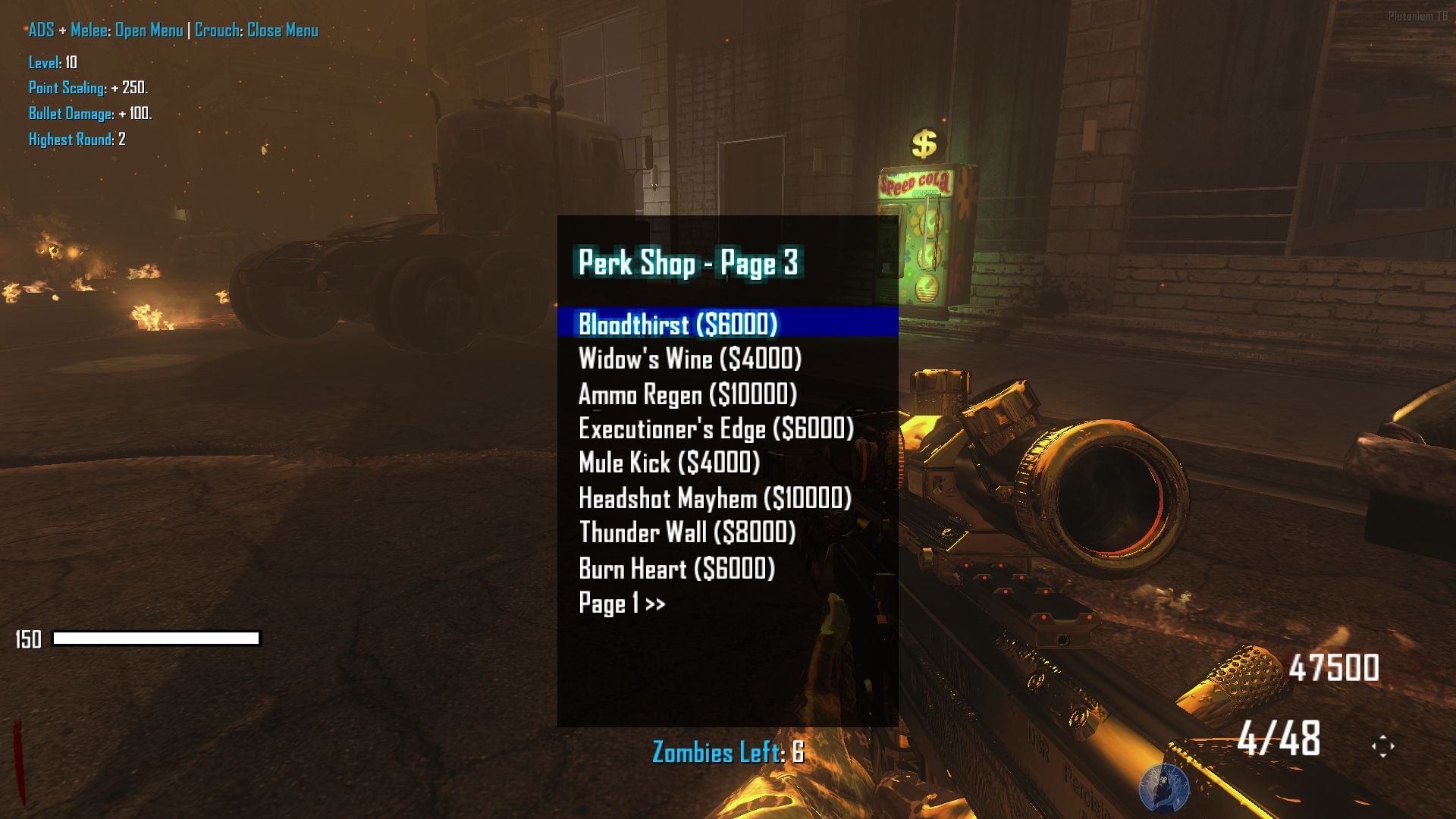Select the Mule Kick entry
This screenshot has height=819, width=1456.
pyautogui.click(x=669, y=463)
